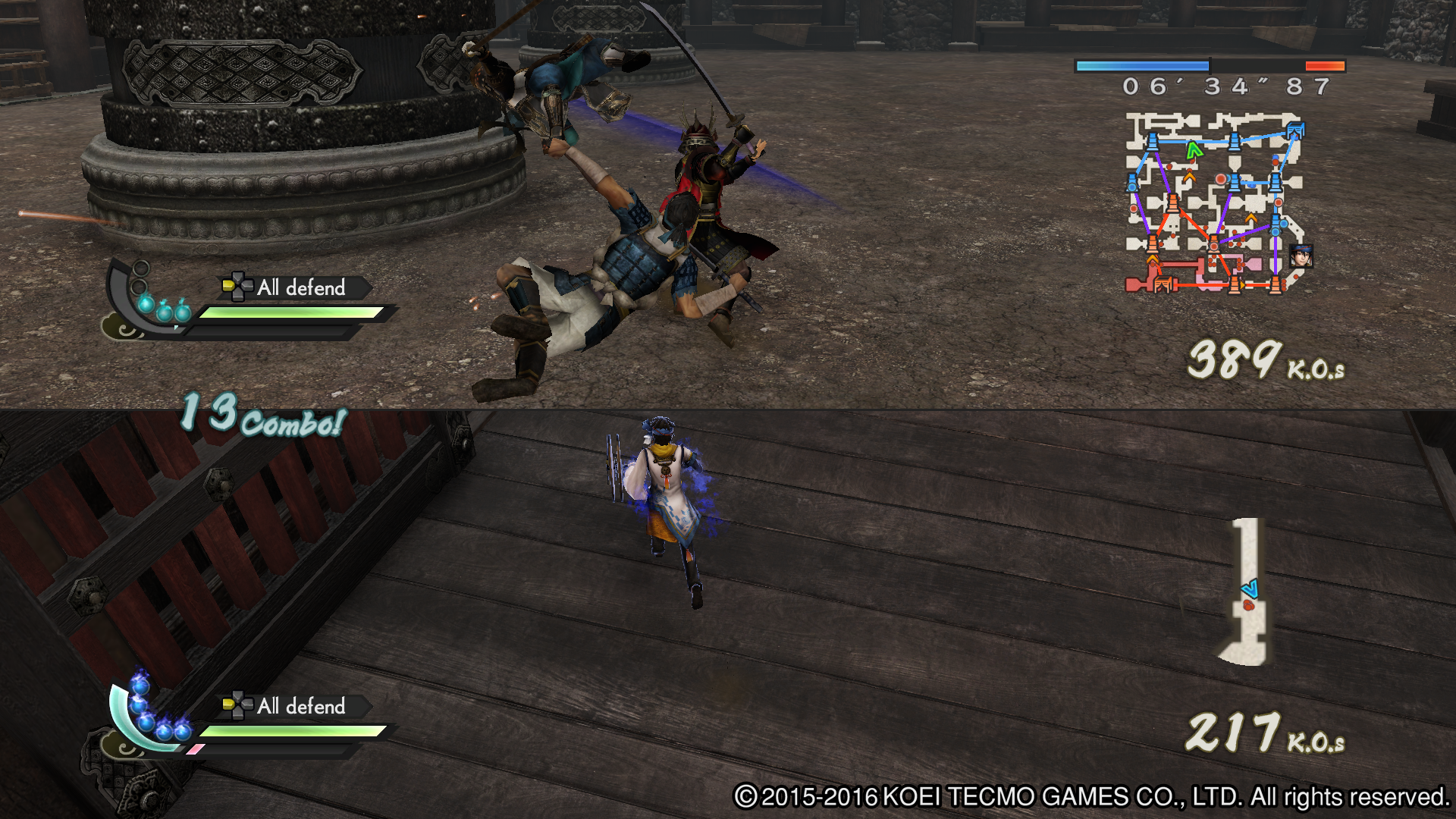This screenshot has width=1456, height=819.
Task: Toggle Player 1's All defend tactic
Action: point(300,288)
